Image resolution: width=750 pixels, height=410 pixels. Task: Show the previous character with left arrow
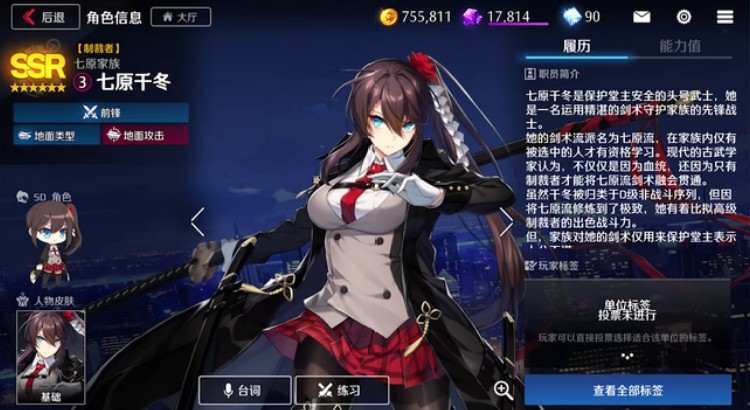[x=197, y=221]
